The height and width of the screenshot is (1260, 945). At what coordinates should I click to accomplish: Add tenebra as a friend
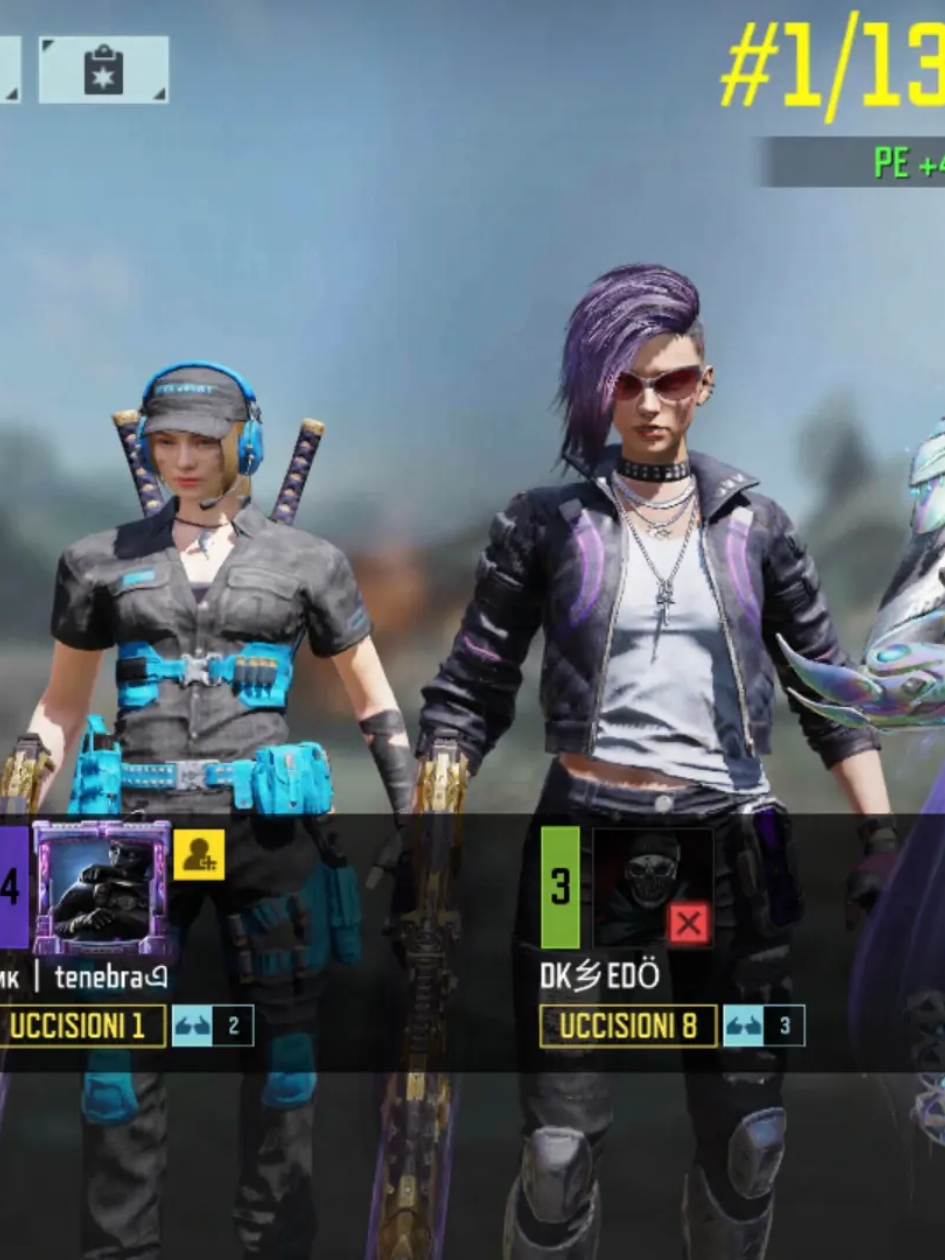point(198,855)
